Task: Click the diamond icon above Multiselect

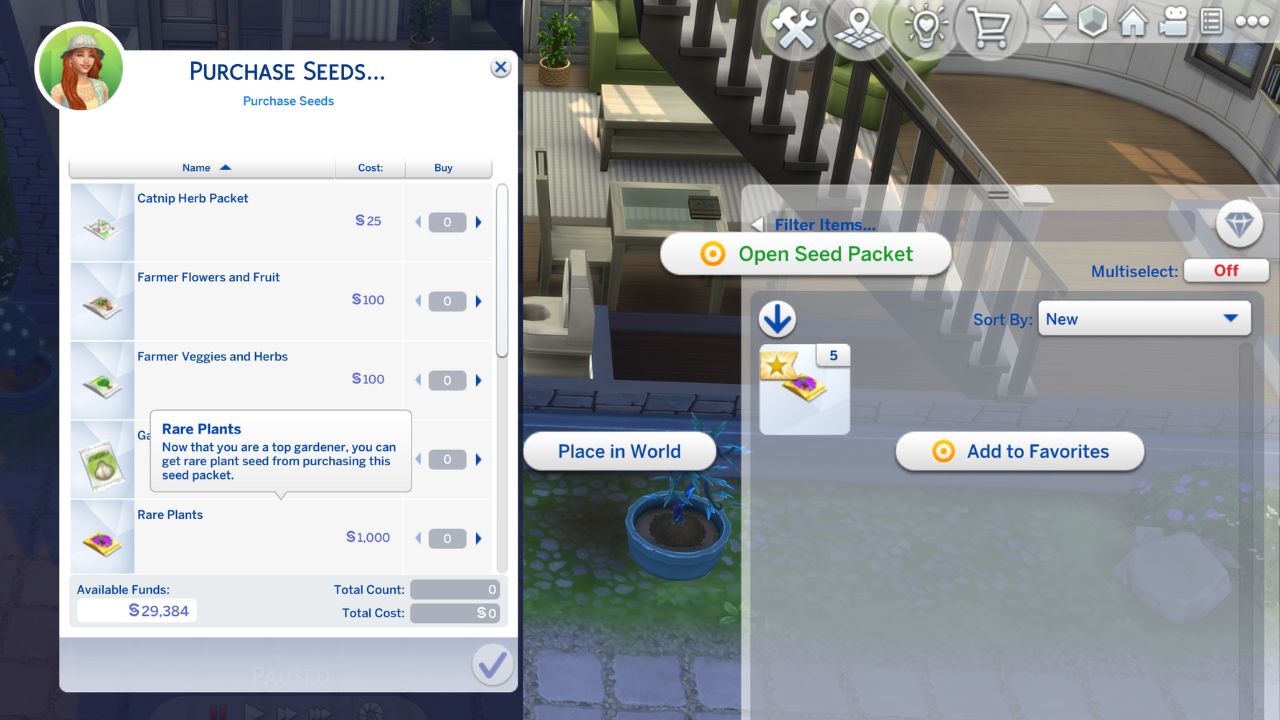Action: (x=1239, y=226)
